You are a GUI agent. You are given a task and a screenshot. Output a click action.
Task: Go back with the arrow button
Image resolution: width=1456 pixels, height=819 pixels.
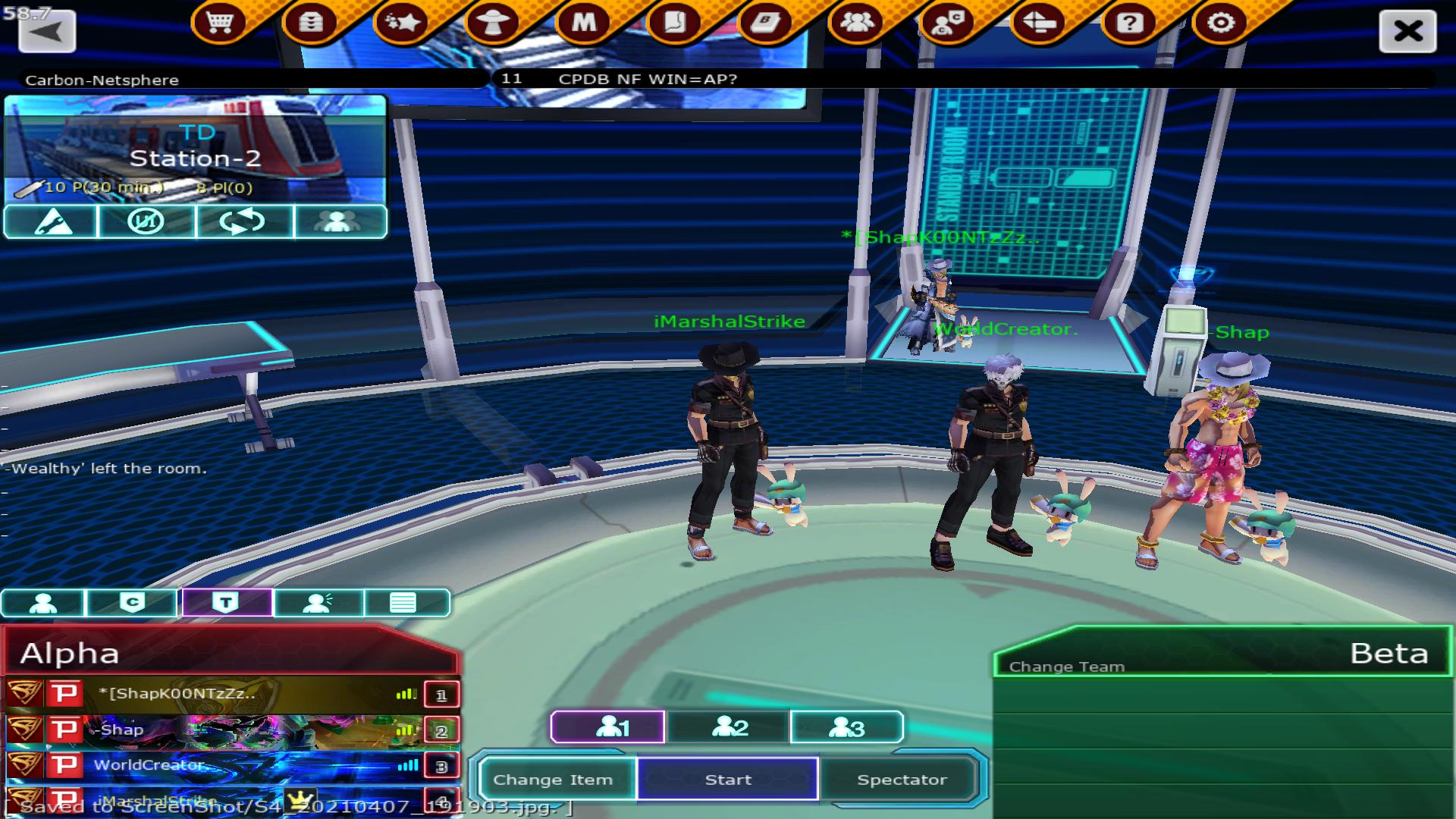tap(47, 32)
